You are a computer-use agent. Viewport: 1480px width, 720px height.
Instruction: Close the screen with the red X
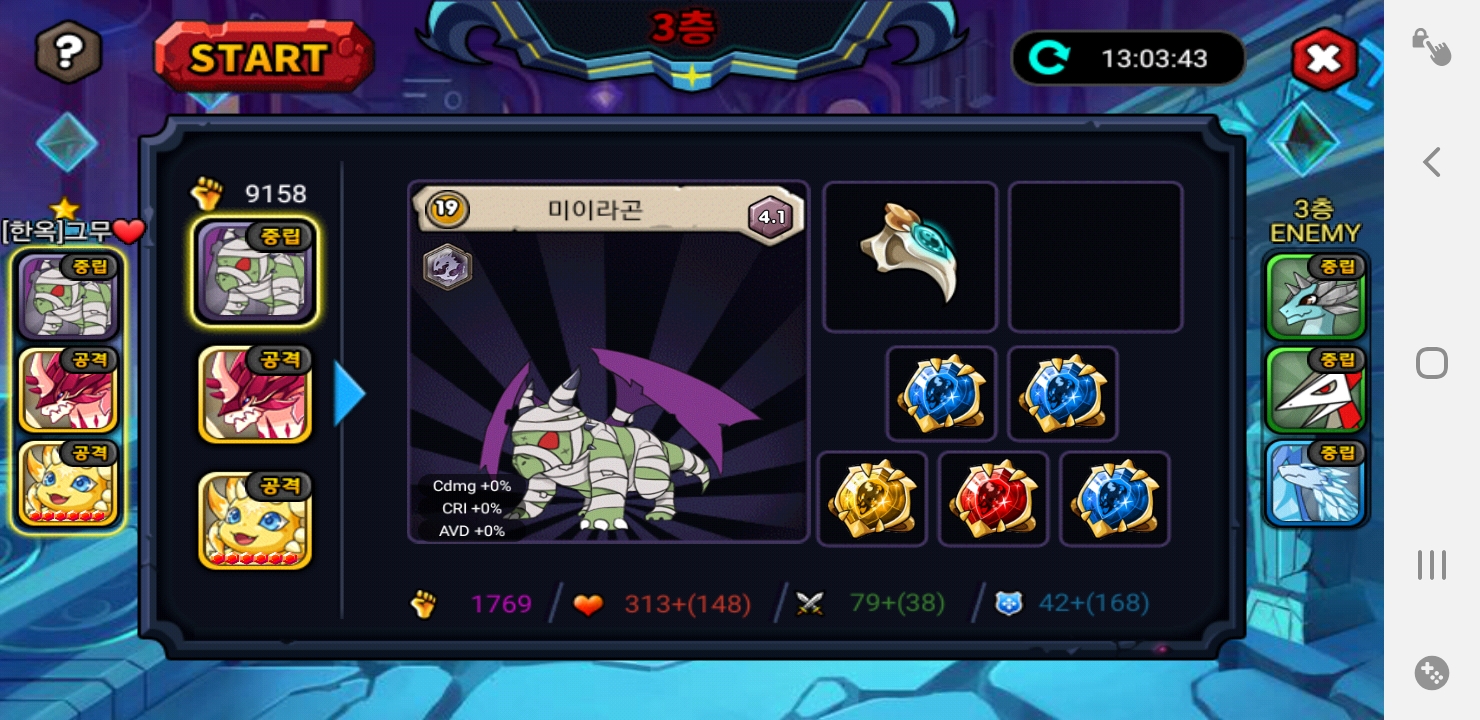click(1324, 59)
